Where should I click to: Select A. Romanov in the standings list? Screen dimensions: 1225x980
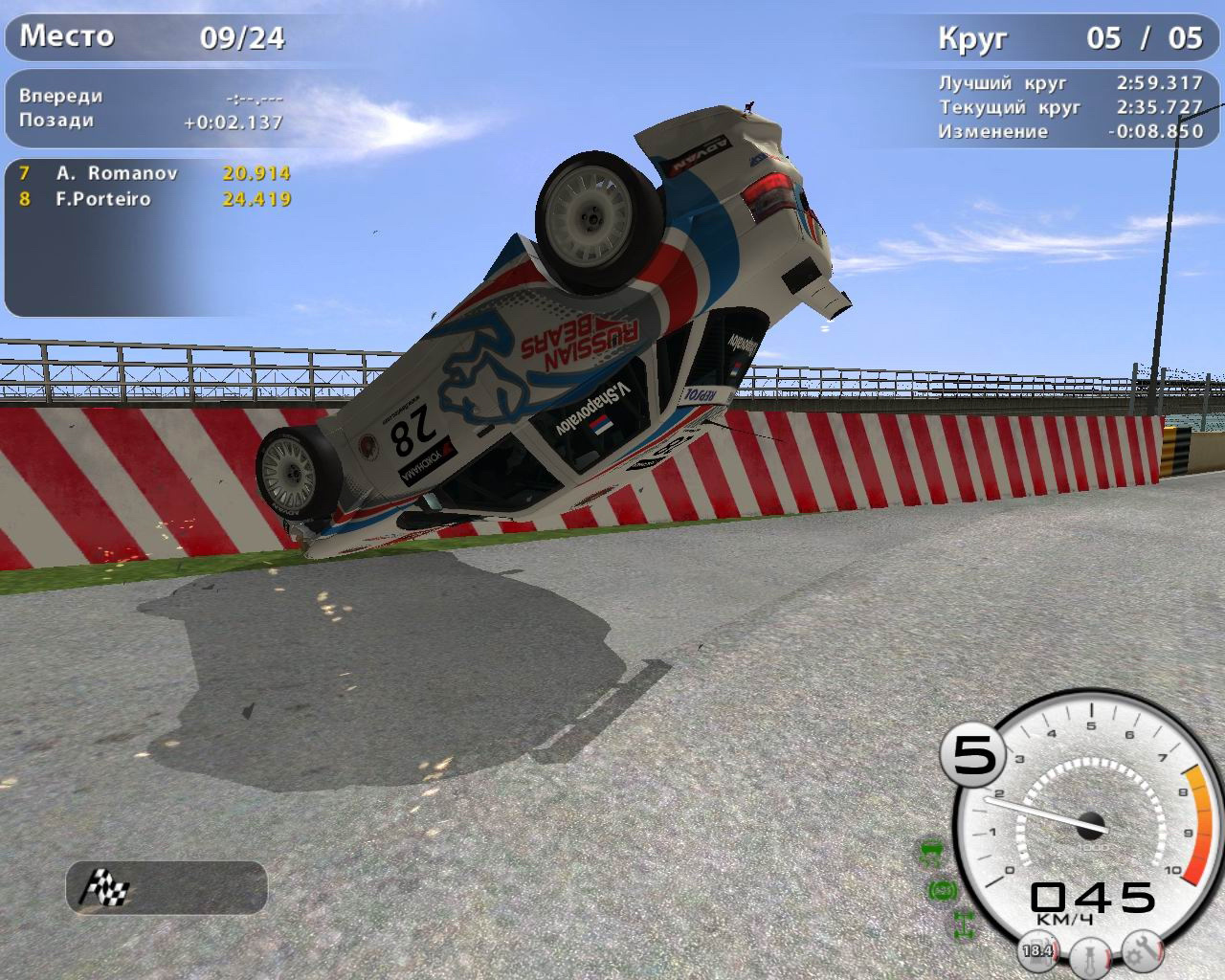pos(117,173)
